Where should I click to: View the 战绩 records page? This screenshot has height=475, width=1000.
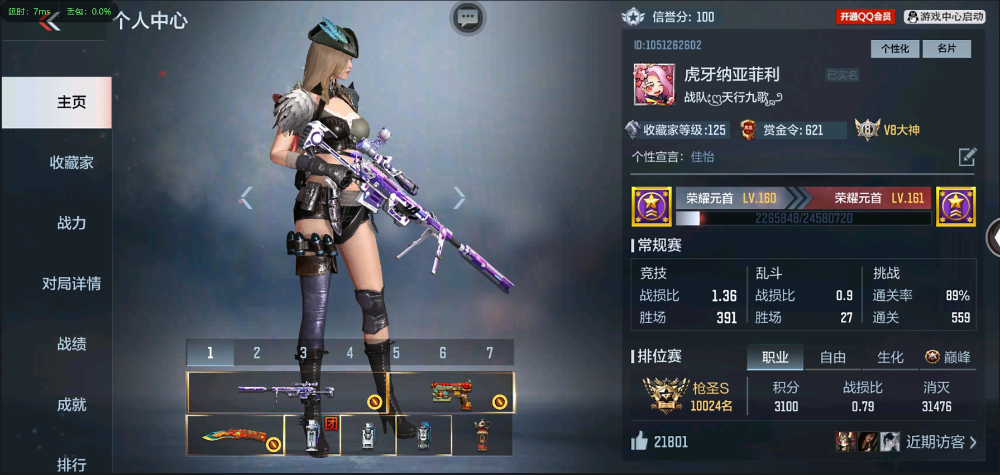71,344
